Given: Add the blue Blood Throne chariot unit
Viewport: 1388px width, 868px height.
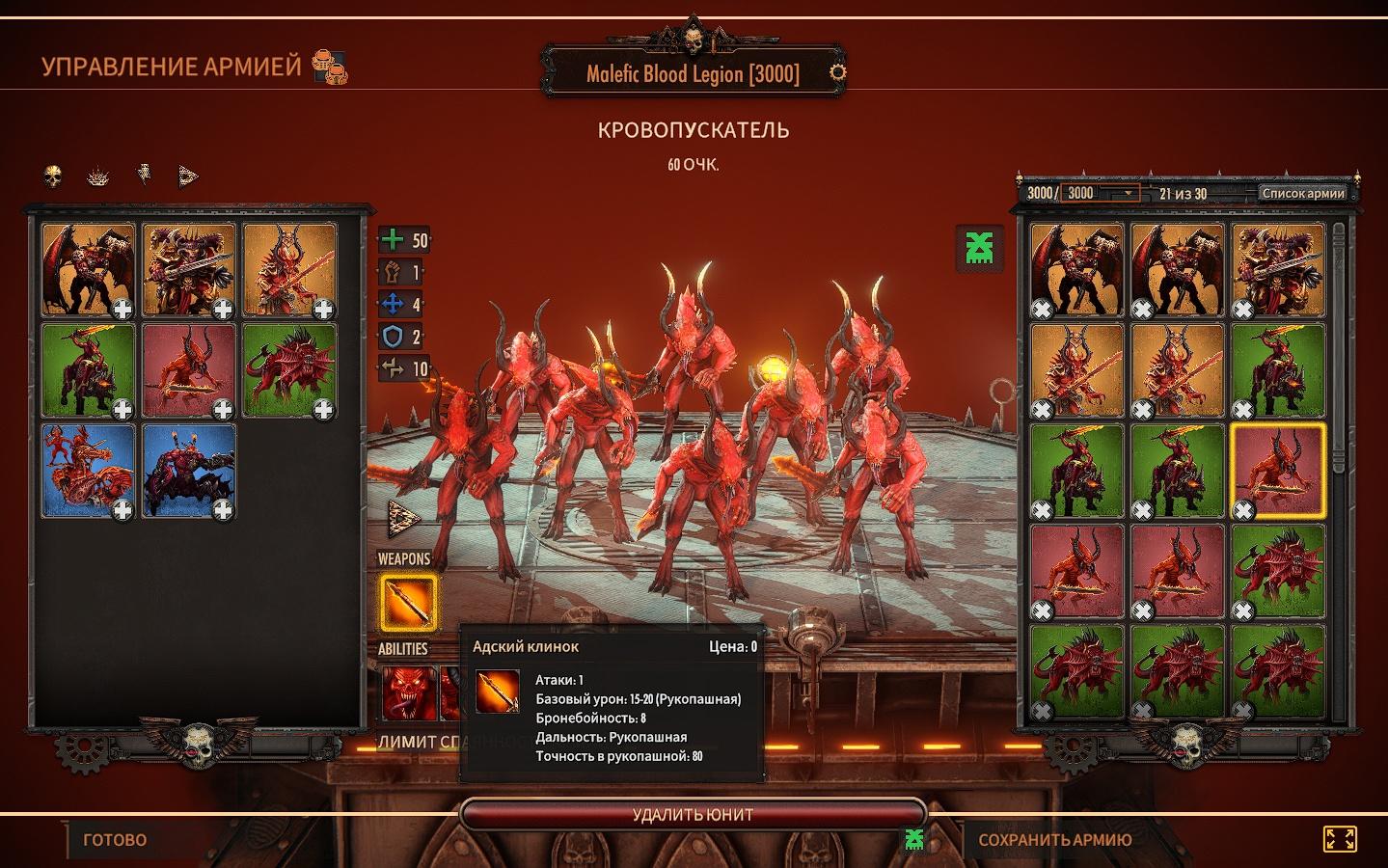Looking at the screenshot, I should [90, 470].
